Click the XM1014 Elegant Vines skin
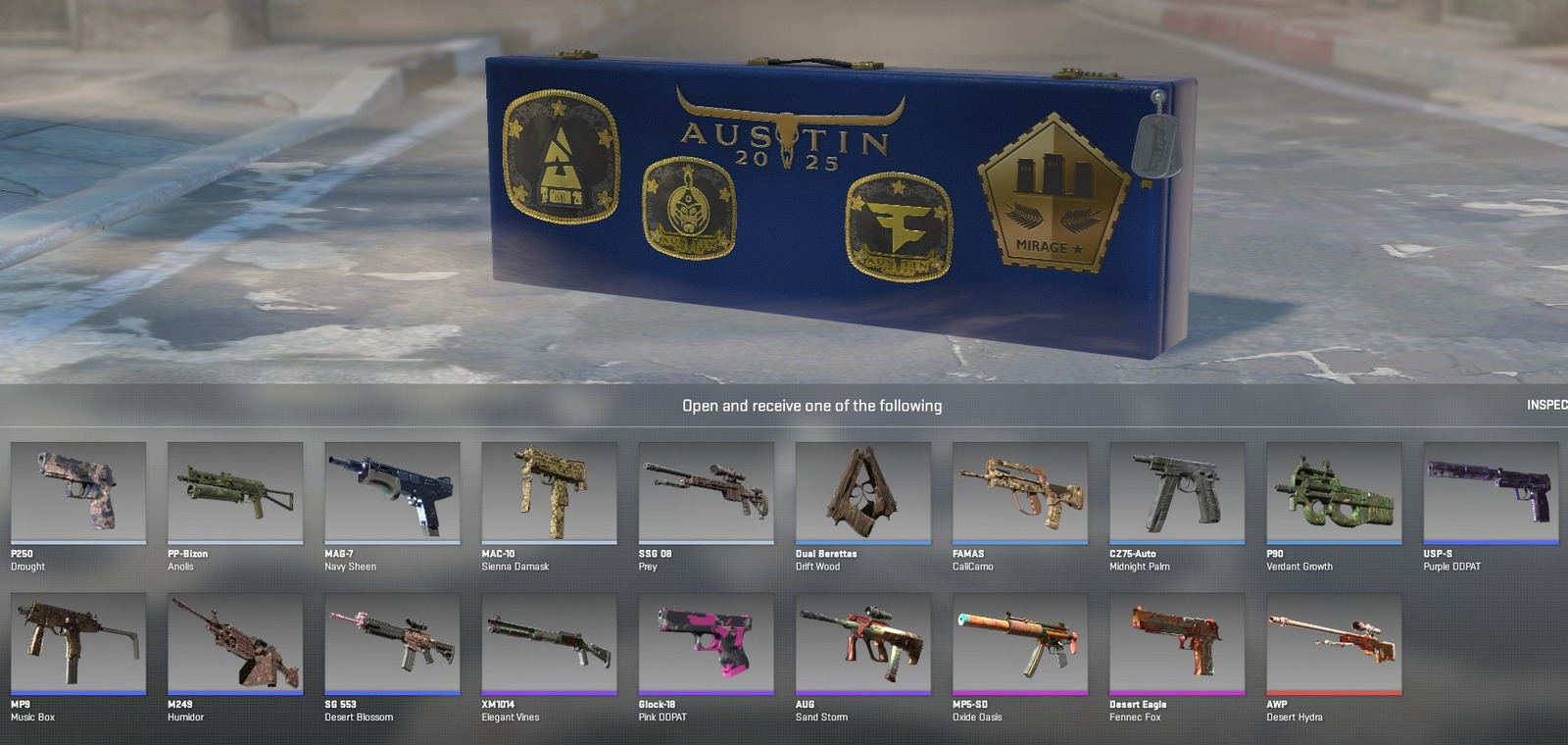The image size is (1568, 745). [x=549, y=645]
